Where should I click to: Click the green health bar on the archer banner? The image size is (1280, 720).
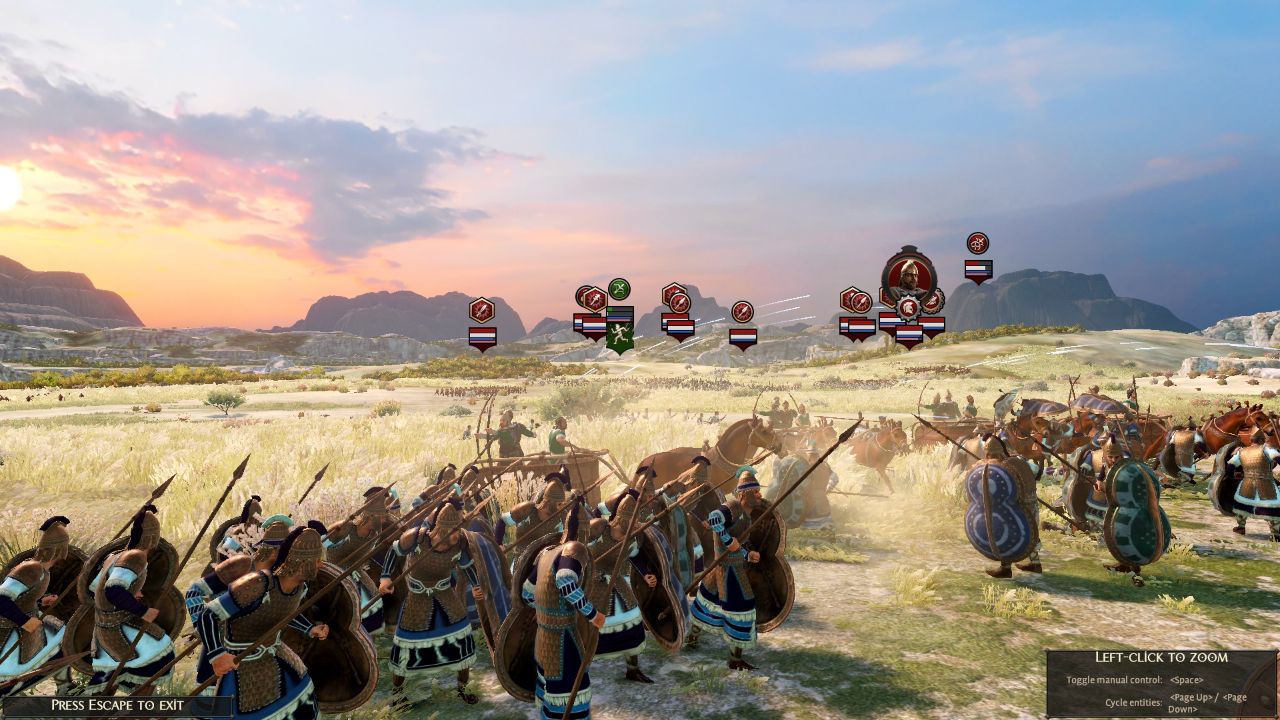pos(612,310)
